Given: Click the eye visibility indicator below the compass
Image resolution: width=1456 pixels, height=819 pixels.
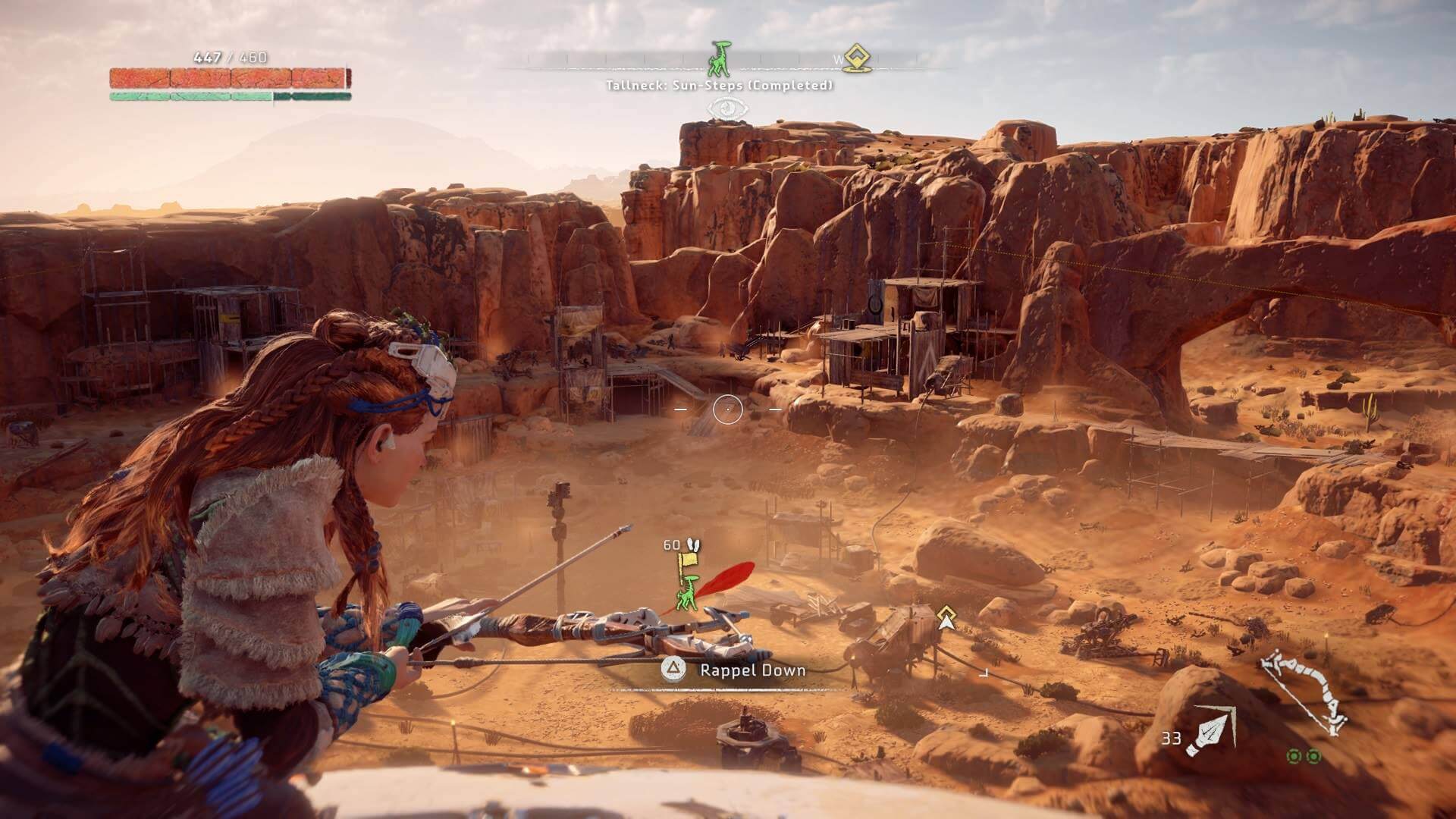Looking at the screenshot, I should 727,108.
